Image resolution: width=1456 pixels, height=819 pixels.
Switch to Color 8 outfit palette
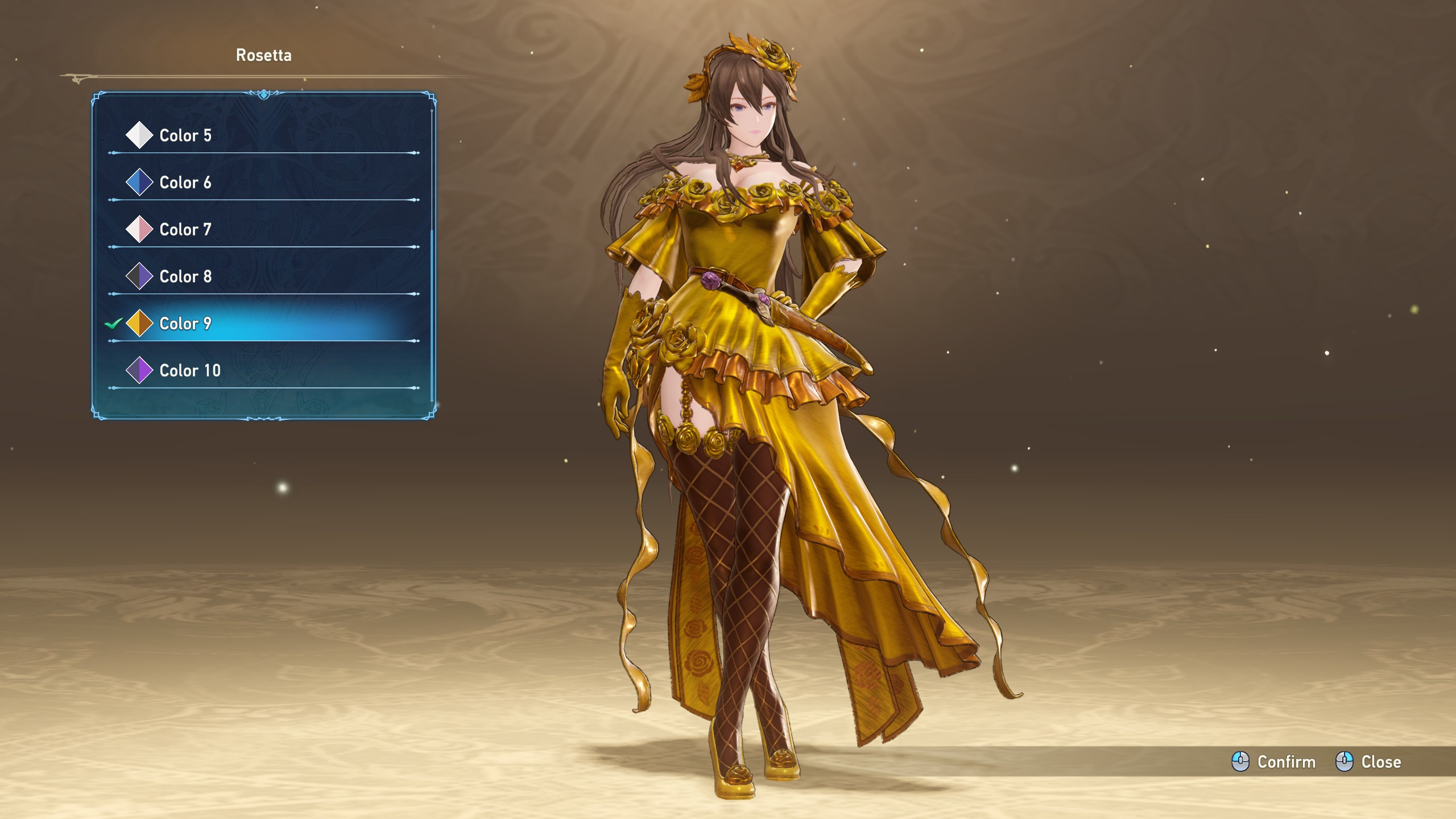185,277
